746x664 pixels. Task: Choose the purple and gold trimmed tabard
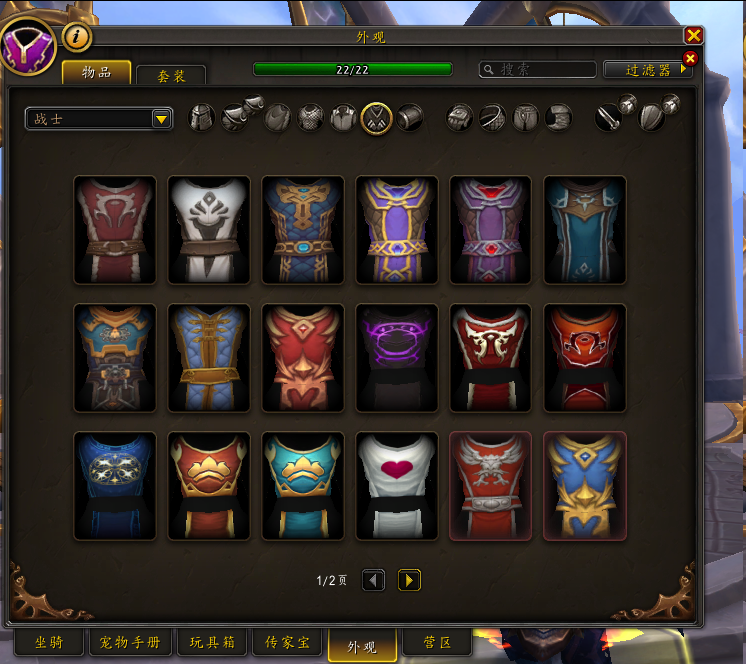[397, 230]
